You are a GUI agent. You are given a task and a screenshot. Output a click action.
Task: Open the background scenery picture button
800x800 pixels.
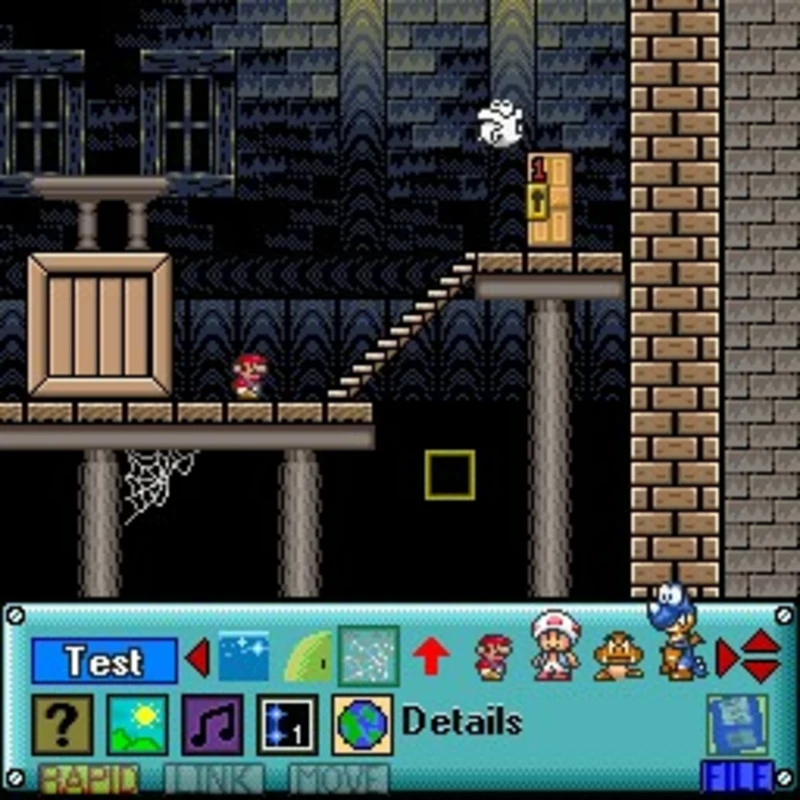click(x=137, y=724)
